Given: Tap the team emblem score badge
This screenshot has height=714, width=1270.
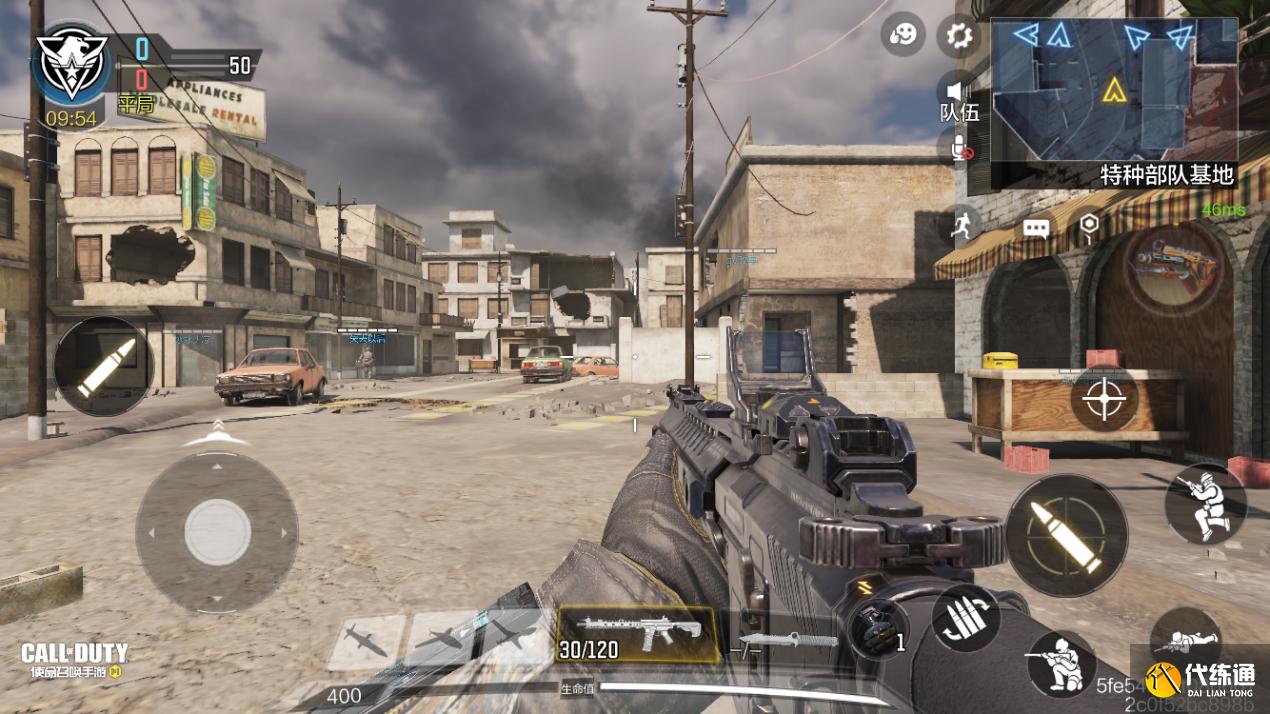Looking at the screenshot, I should (70, 62).
